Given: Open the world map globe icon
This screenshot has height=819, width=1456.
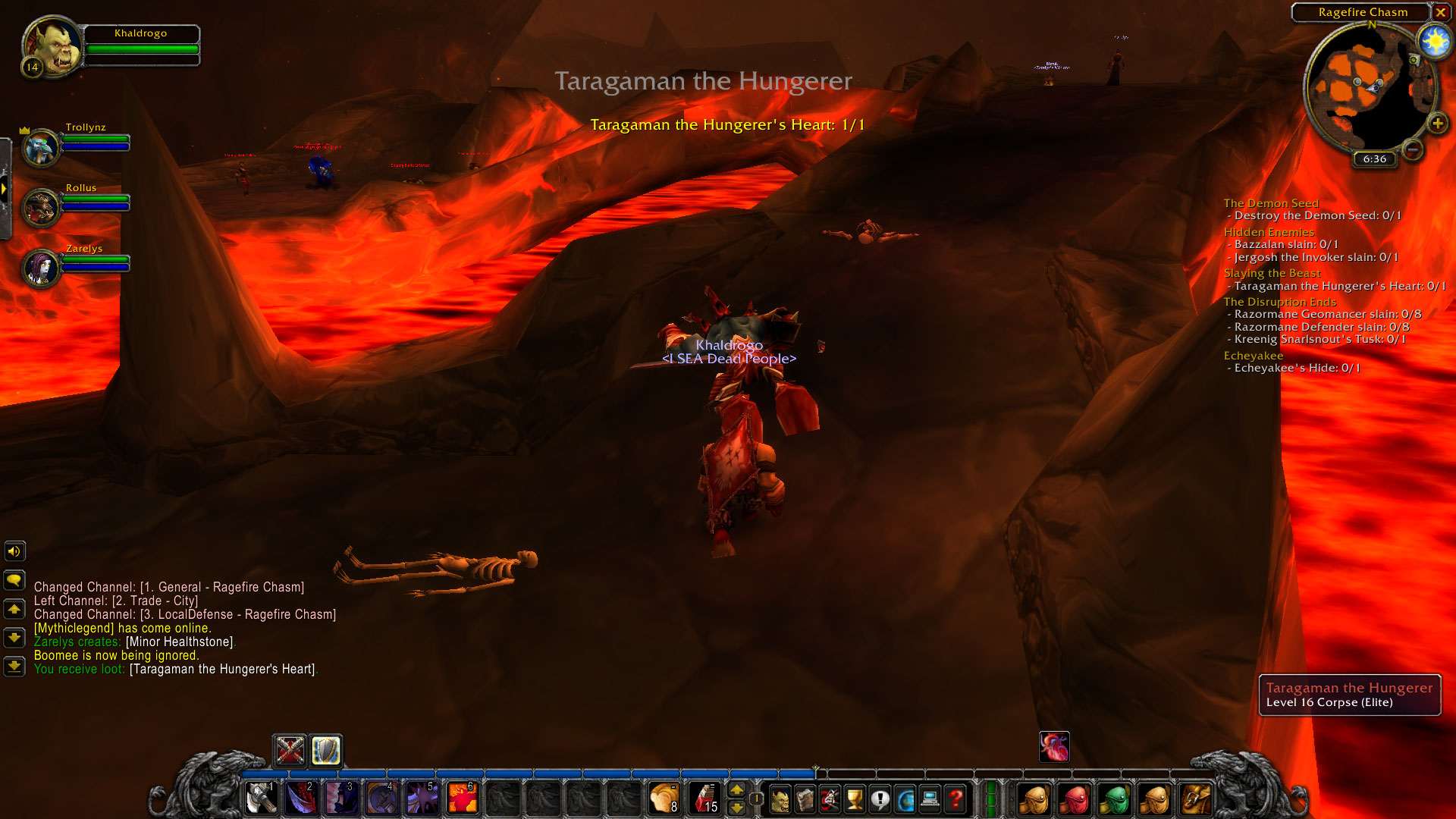Looking at the screenshot, I should [905, 799].
